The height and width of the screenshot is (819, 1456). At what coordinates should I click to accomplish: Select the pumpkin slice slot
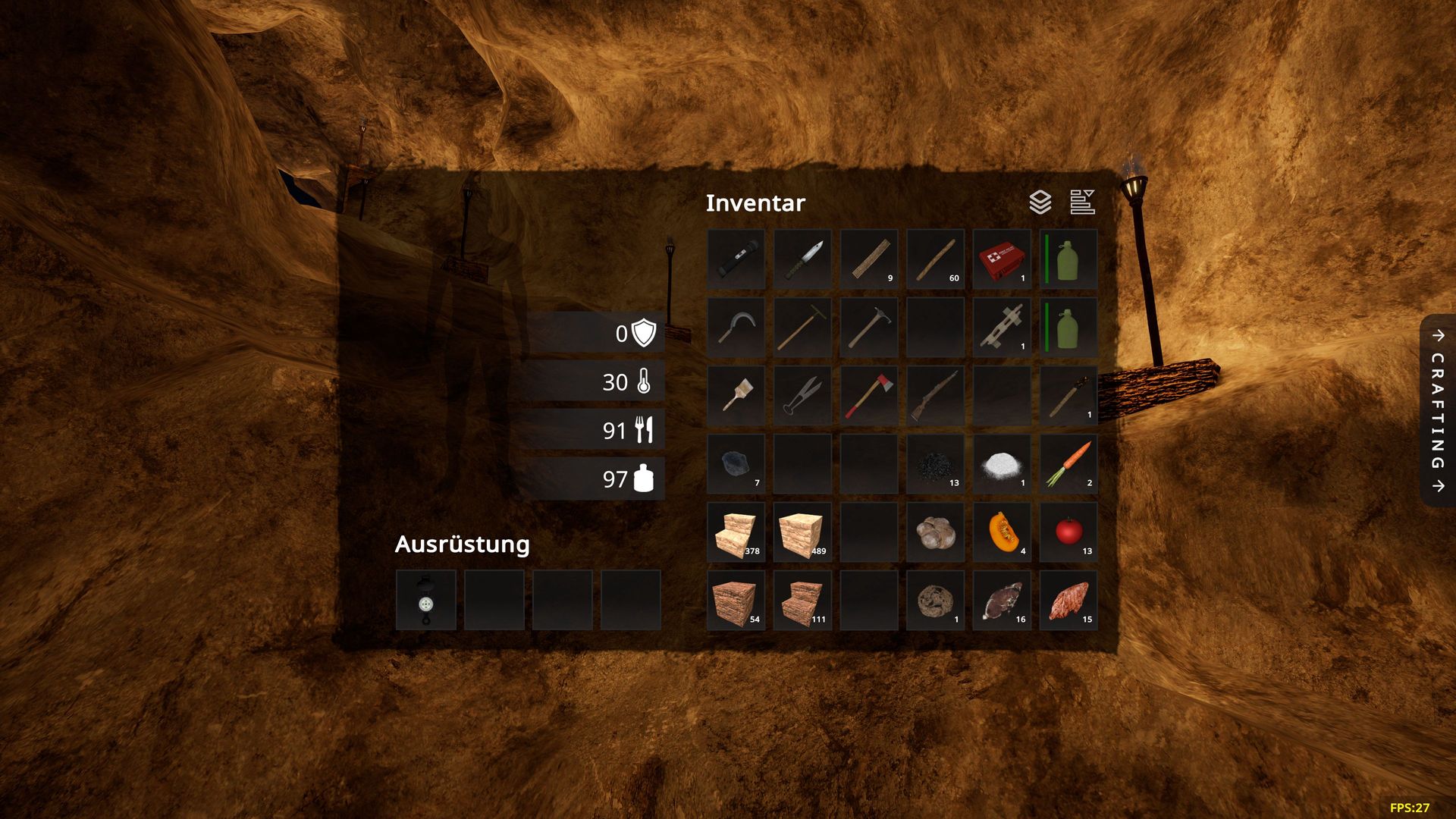(1002, 532)
